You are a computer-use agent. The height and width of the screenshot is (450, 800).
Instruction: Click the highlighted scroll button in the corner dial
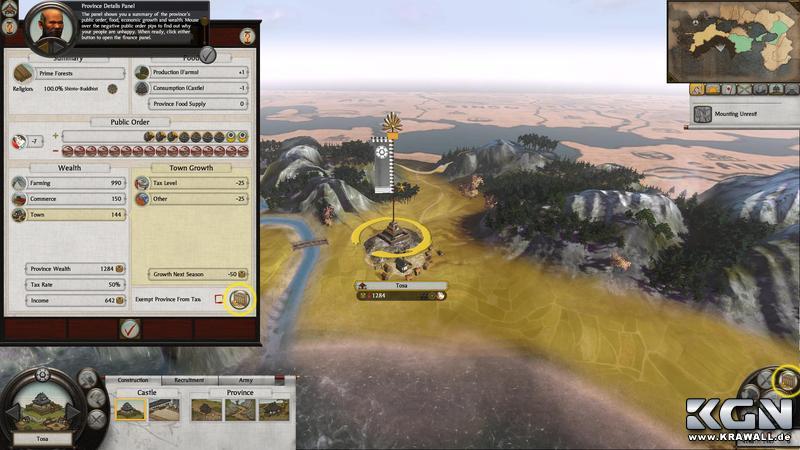(x=786, y=379)
